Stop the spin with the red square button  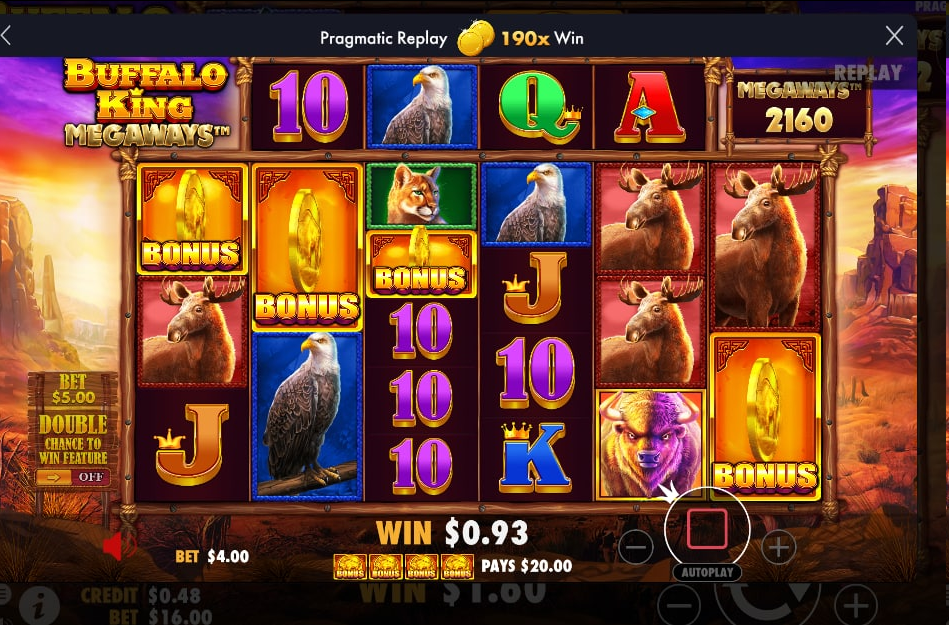(707, 528)
